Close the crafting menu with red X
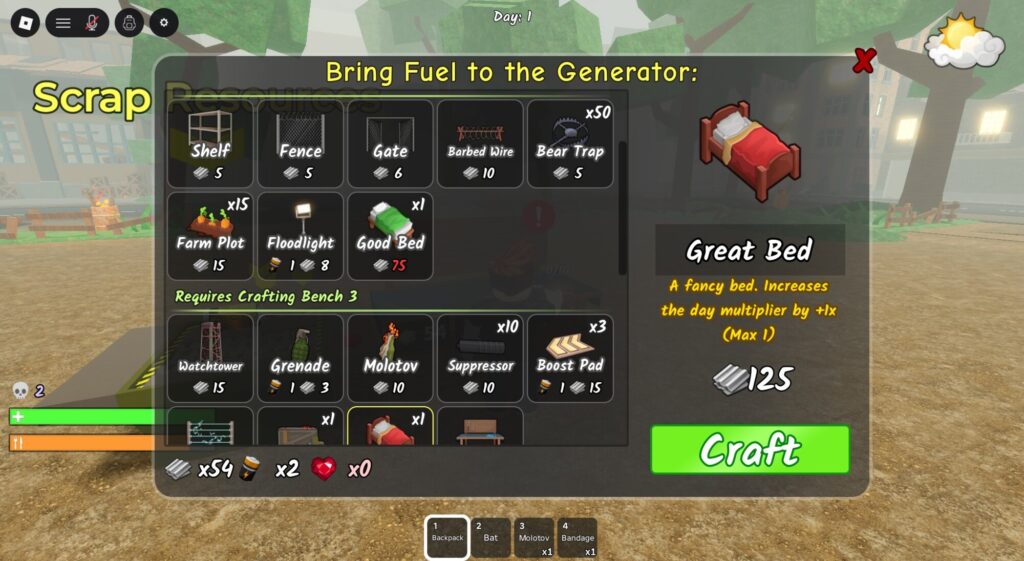The height and width of the screenshot is (561, 1024). [863, 62]
